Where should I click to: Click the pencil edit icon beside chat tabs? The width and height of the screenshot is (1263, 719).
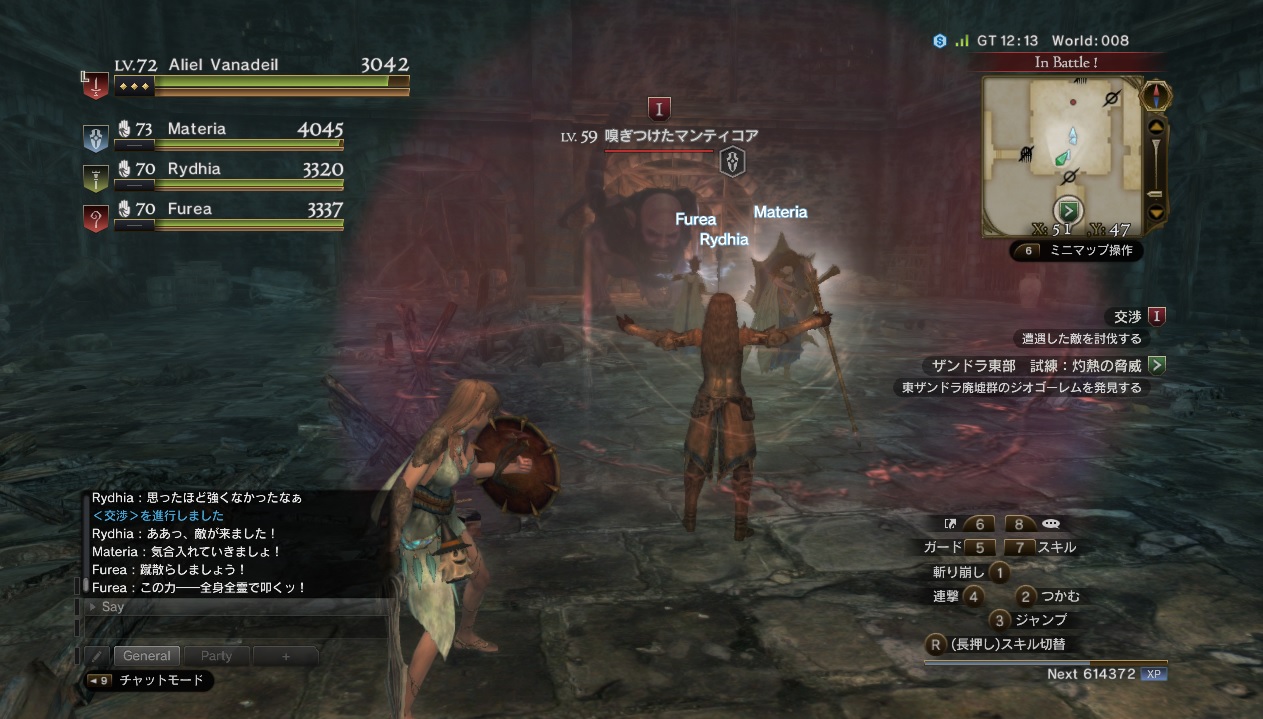(97, 656)
